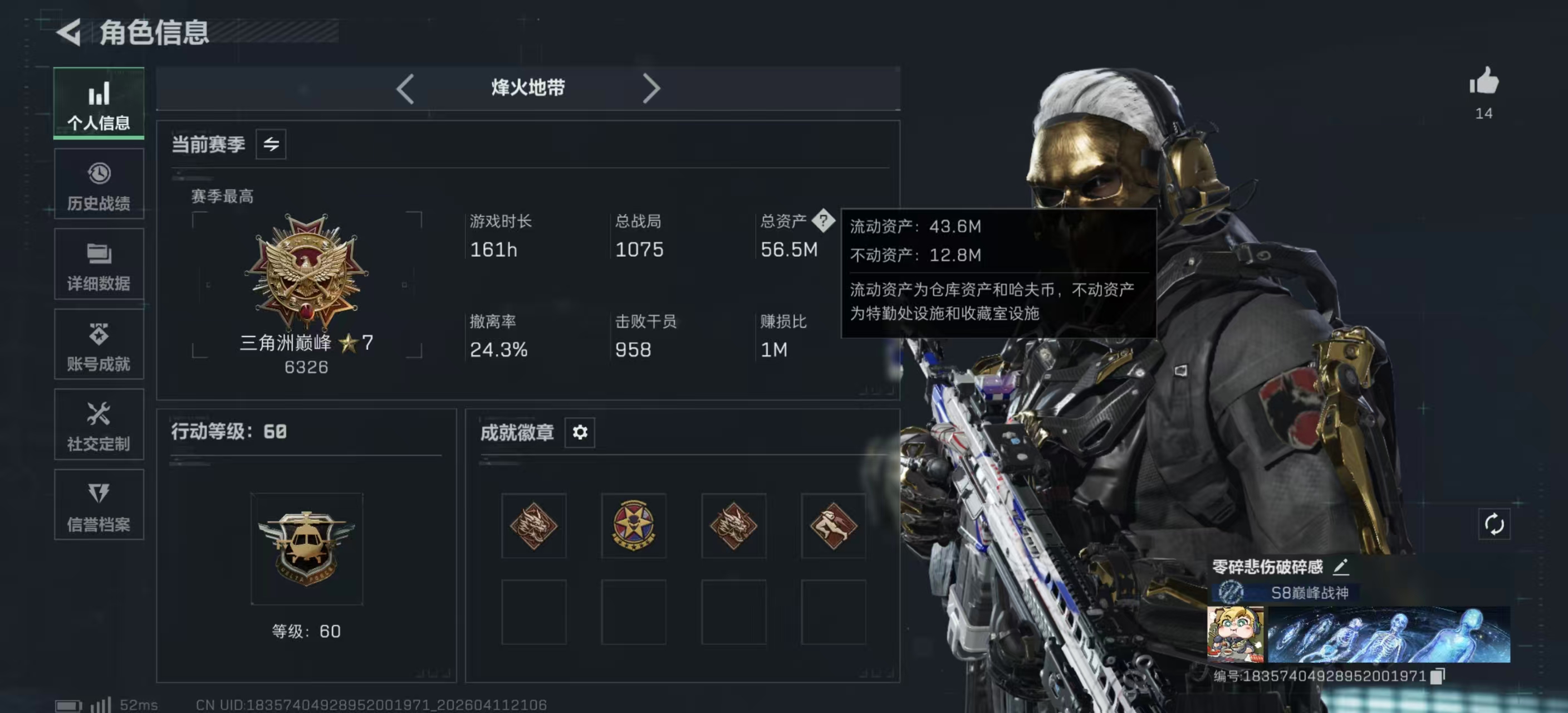Edit the player name 零碎悲伤破碎感
1568x713 pixels.
pos(1341,567)
